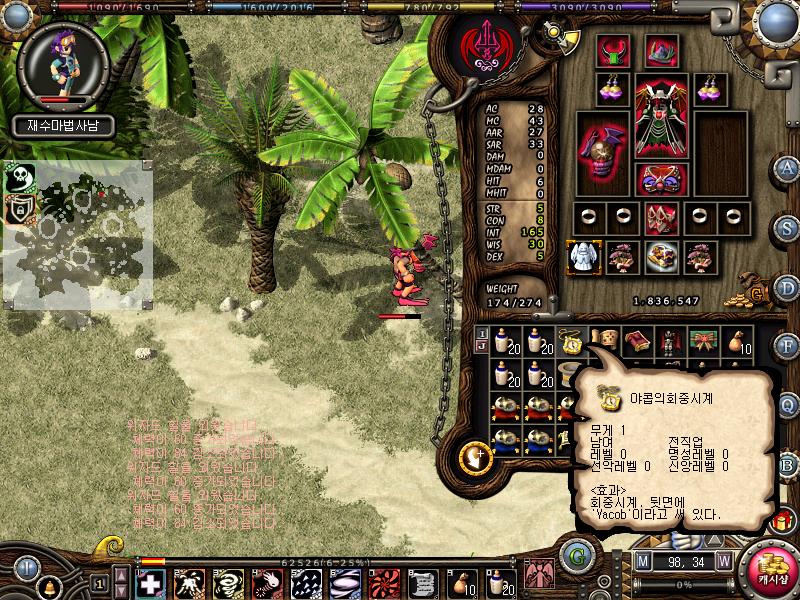Click the red spellbook in inventory
The width and height of the screenshot is (800, 600).
(x=636, y=343)
